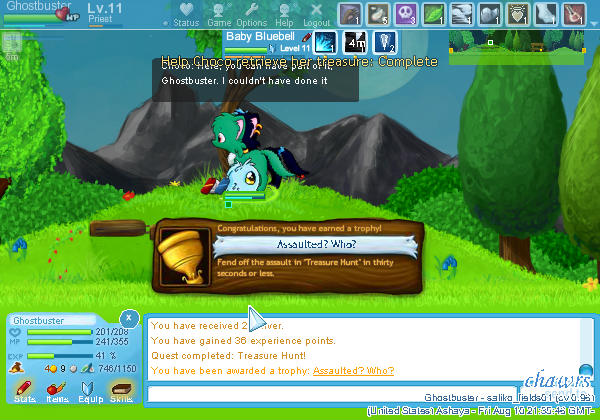Open the Options menu
Viewport: 600px width, 420px height.
pyautogui.click(x=251, y=14)
